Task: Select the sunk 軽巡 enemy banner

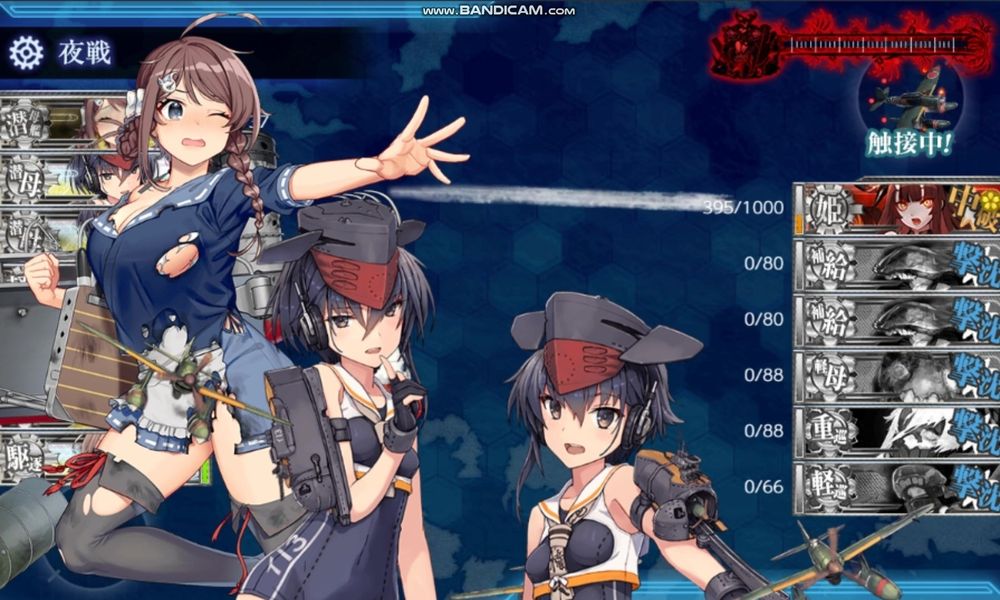Action: pos(897,488)
